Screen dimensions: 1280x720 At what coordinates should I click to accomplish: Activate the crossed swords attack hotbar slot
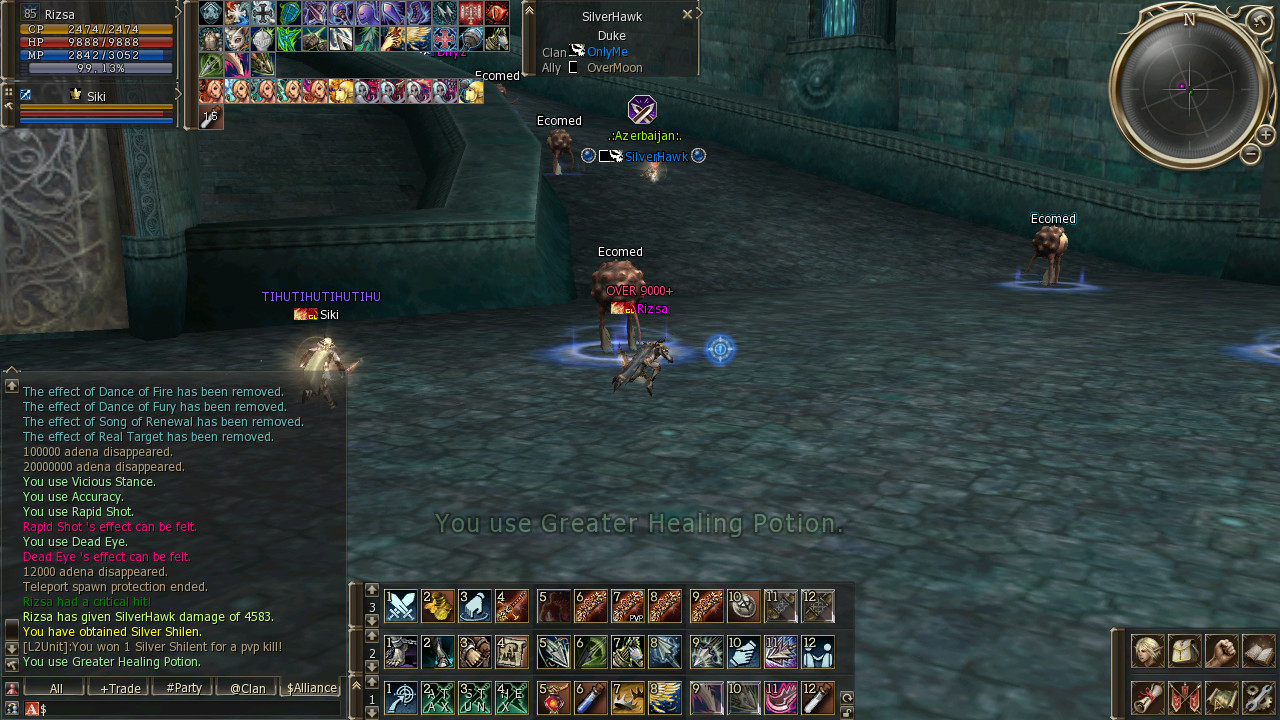pyautogui.click(x=401, y=606)
